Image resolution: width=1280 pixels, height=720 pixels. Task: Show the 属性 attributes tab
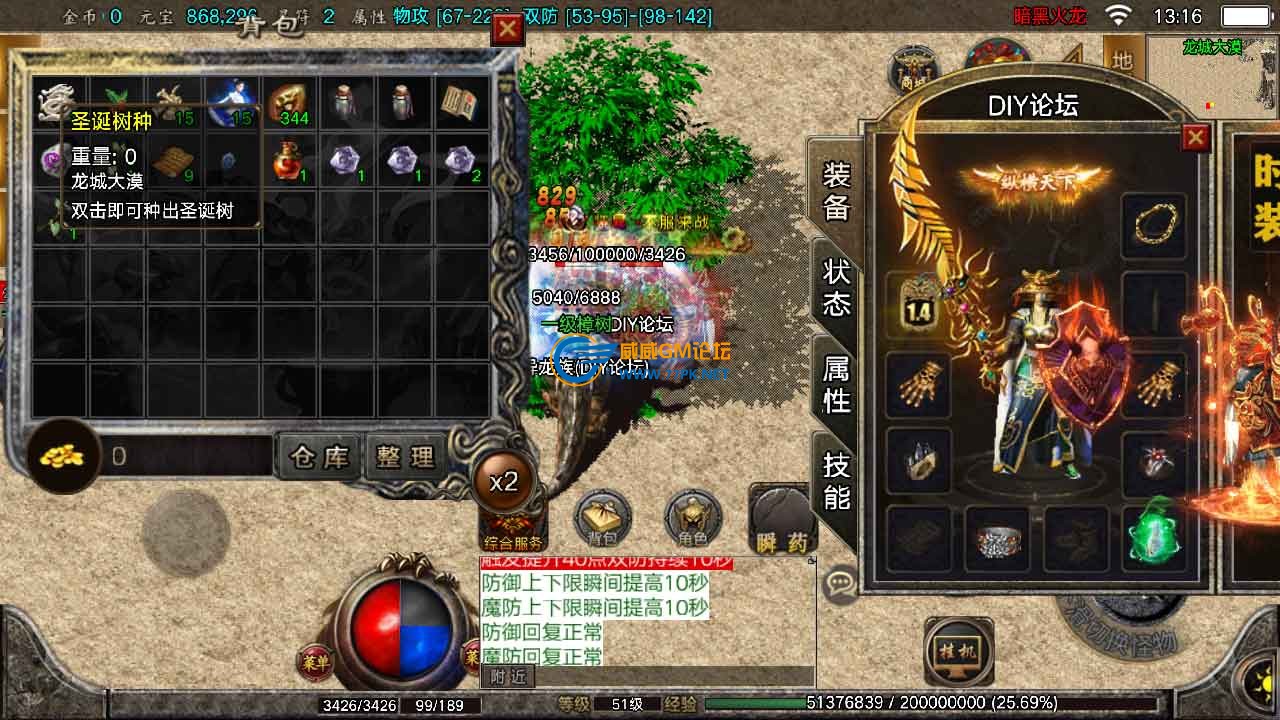[x=836, y=384]
